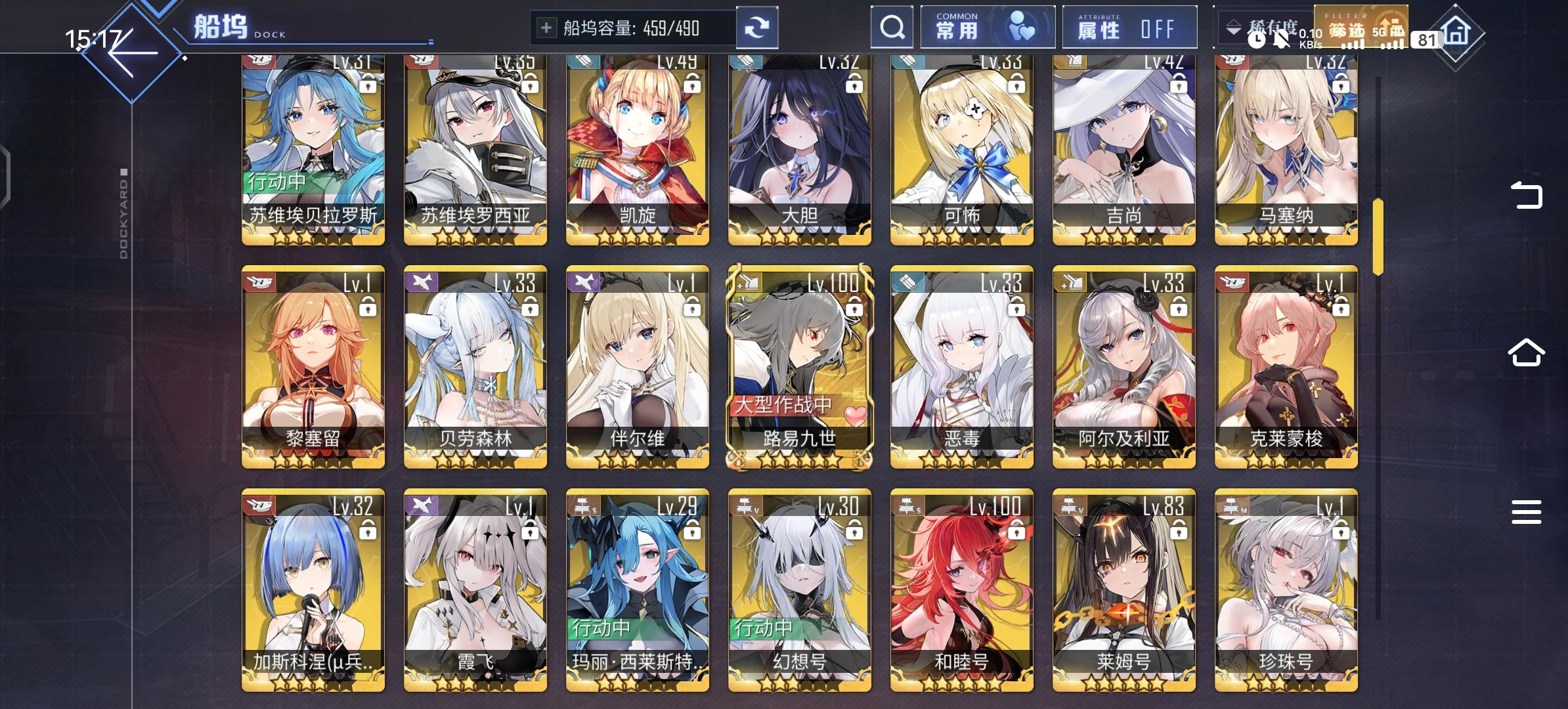Tap the lock icon on 凯旋's card
The height and width of the screenshot is (709, 1568).
tap(693, 85)
